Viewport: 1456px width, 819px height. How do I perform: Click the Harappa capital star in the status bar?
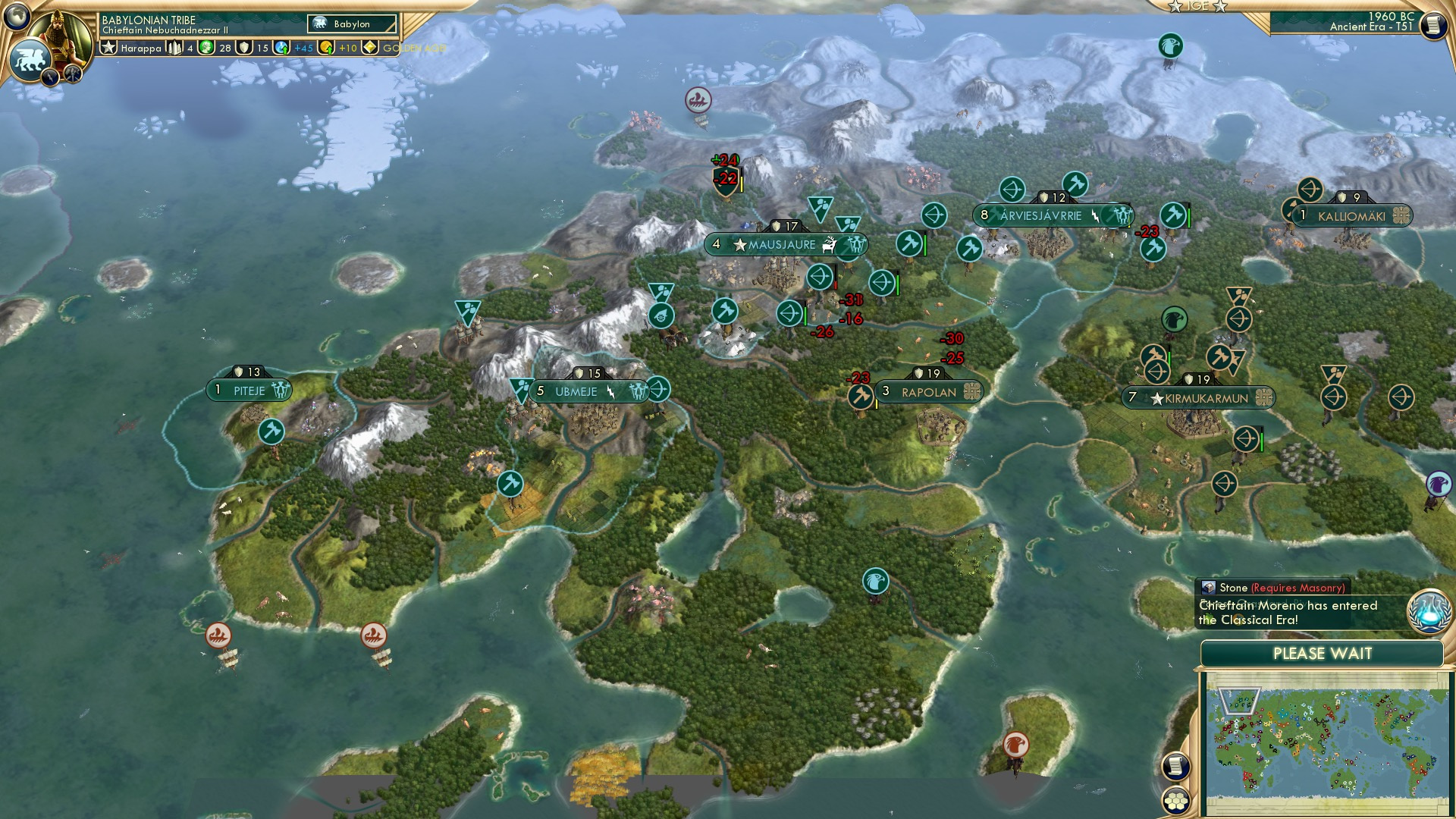click(x=108, y=47)
